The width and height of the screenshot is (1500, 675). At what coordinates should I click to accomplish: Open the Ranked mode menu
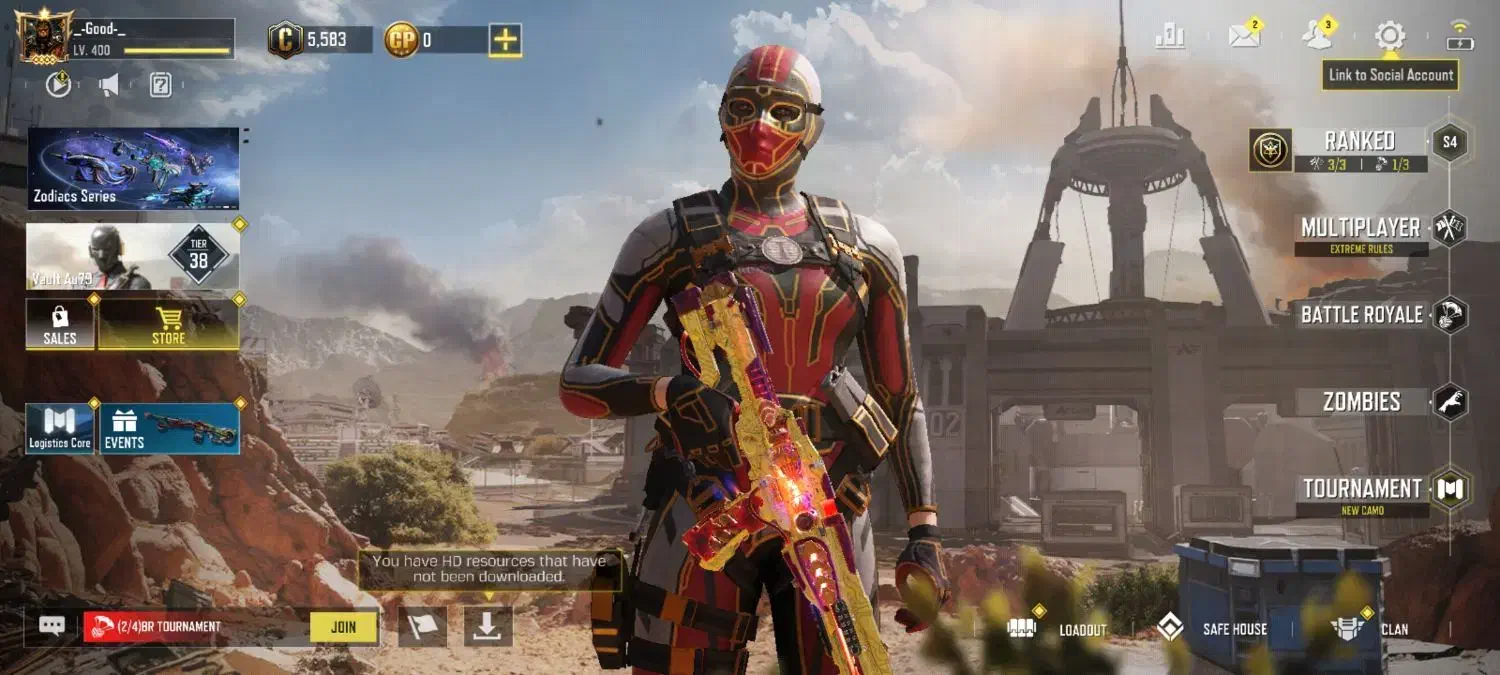coord(1358,142)
